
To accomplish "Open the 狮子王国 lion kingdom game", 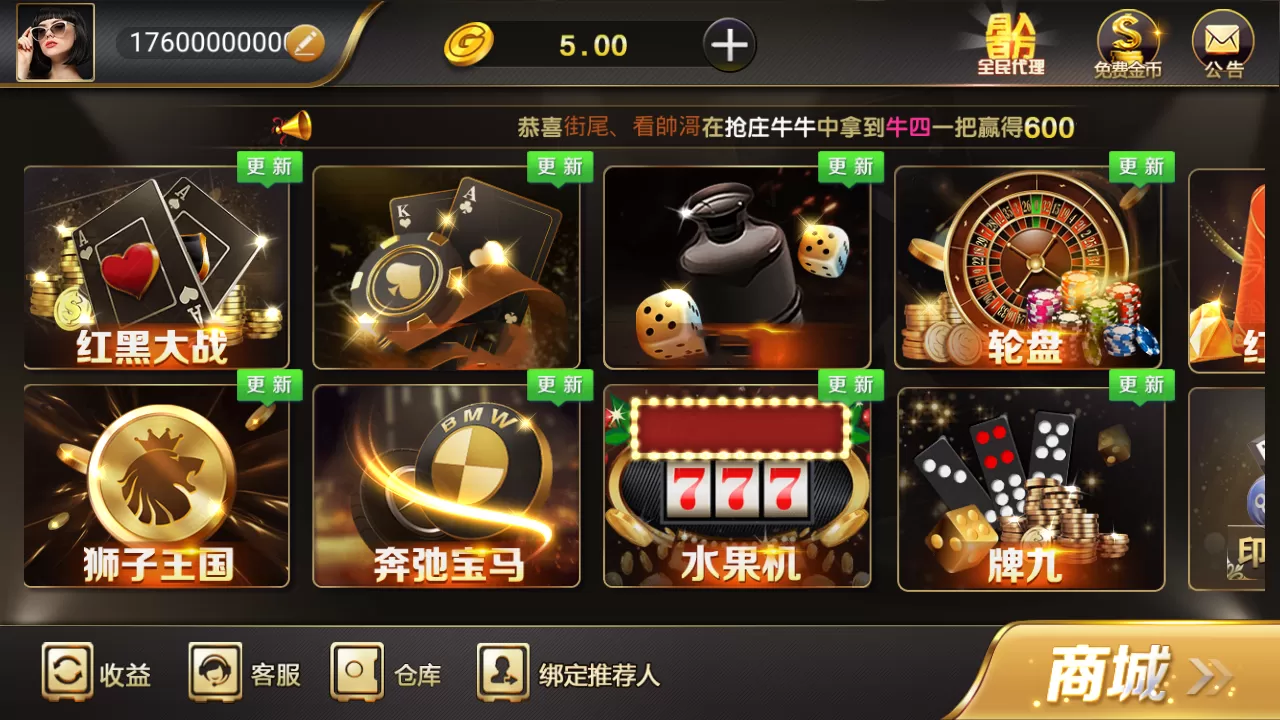I will coord(155,485).
